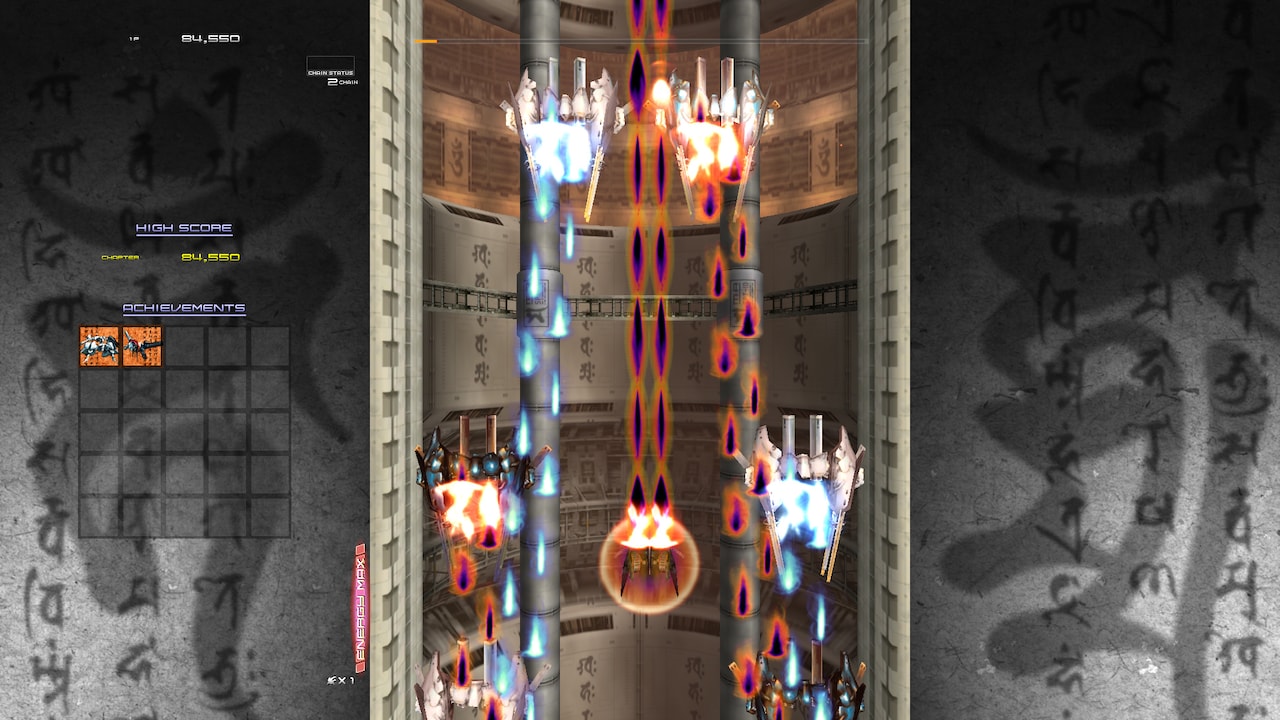Screen dimensions: 1280x720
Task: Click the burning orange enemy on the left
Action: [470, 490]
